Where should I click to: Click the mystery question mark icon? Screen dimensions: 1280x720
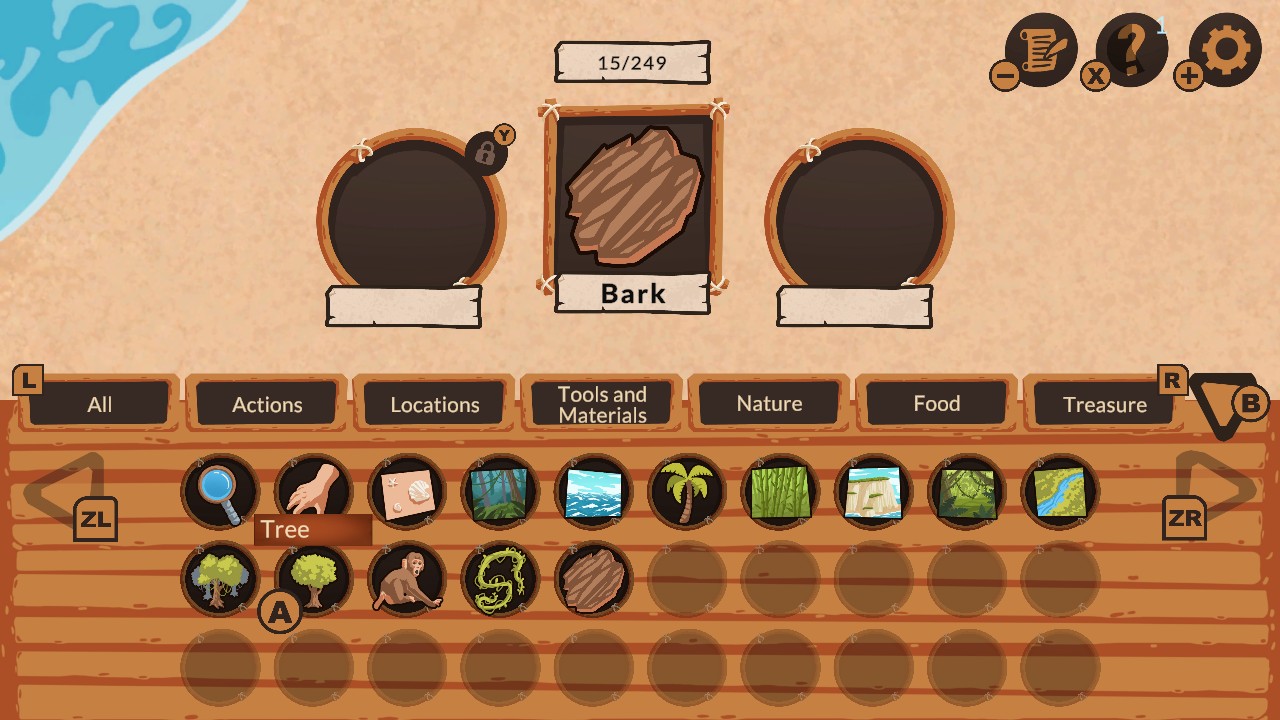(x=1132, y=48)
